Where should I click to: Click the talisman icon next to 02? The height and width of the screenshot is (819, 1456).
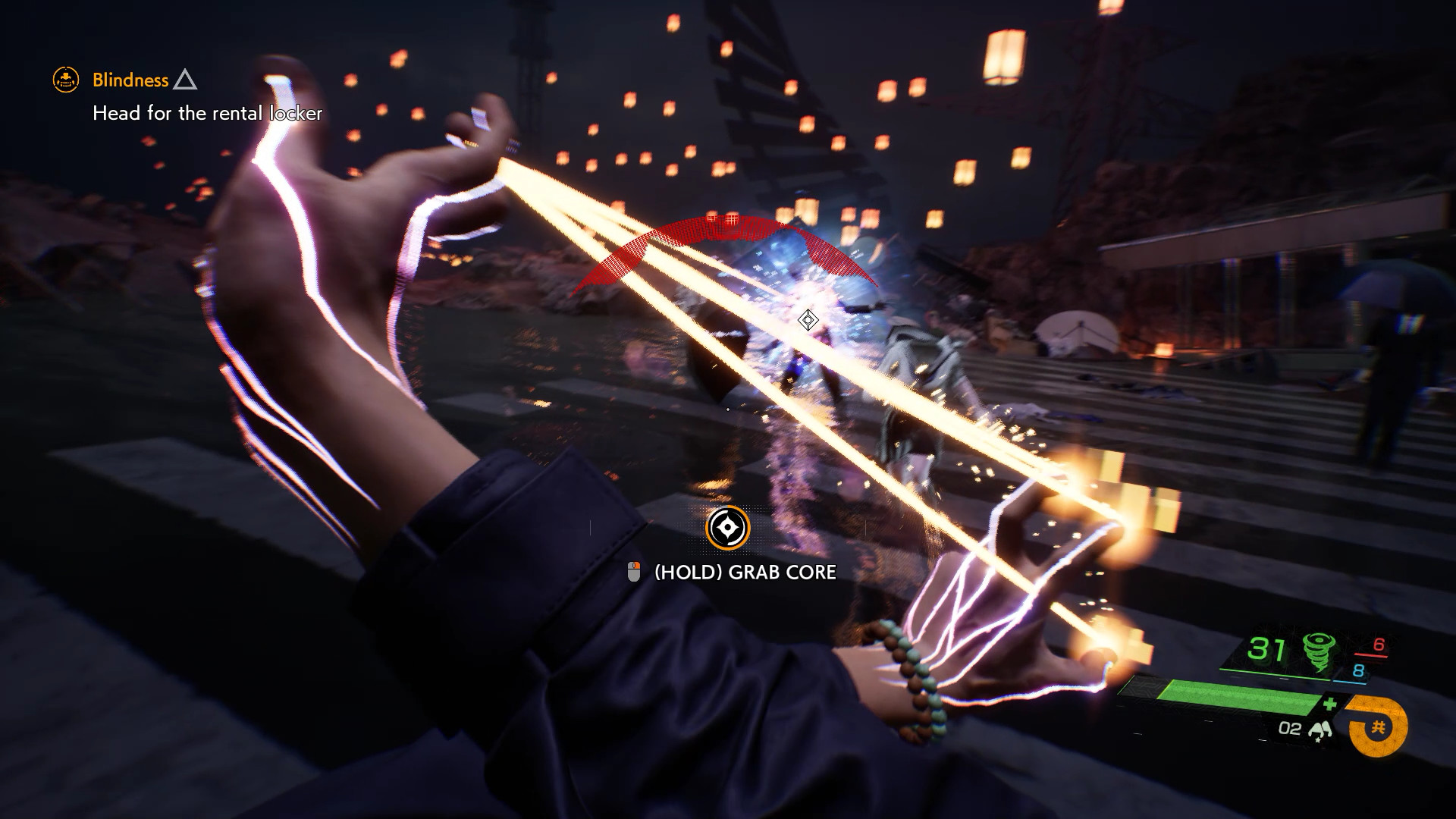coord(1322,730)
